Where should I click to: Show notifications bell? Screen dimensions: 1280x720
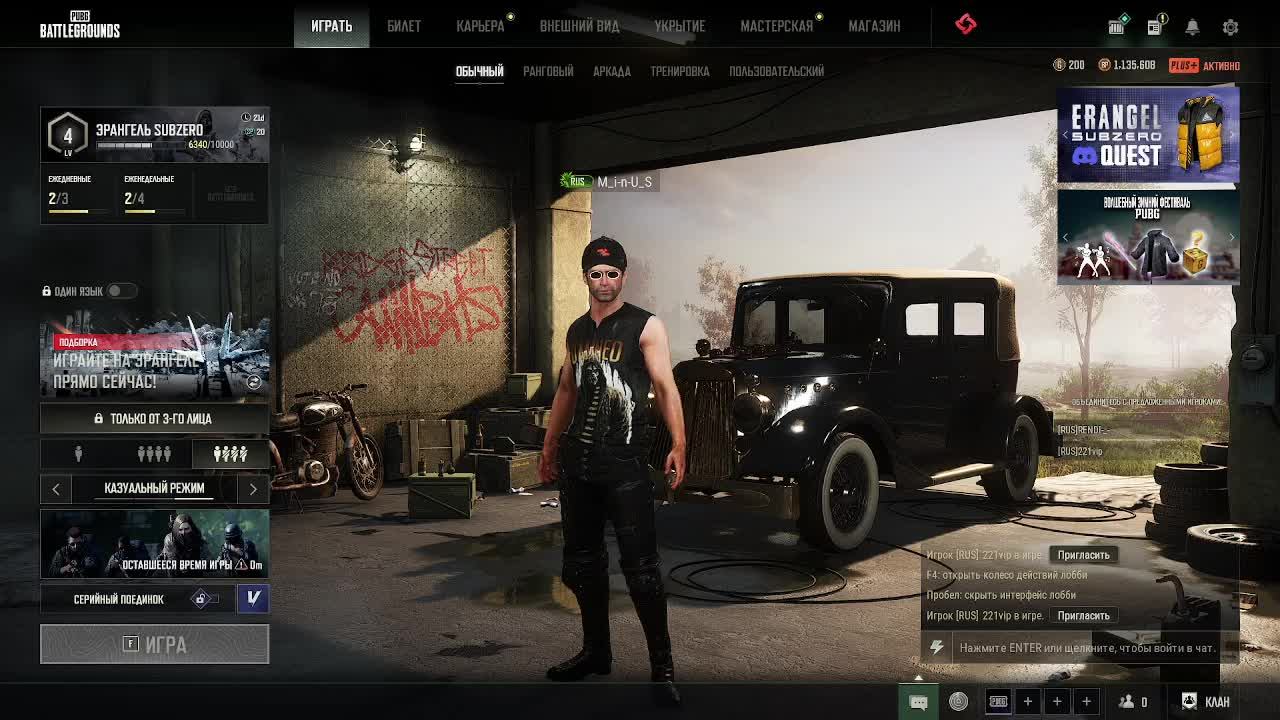pyautogui.click(x=1192, y=27)
